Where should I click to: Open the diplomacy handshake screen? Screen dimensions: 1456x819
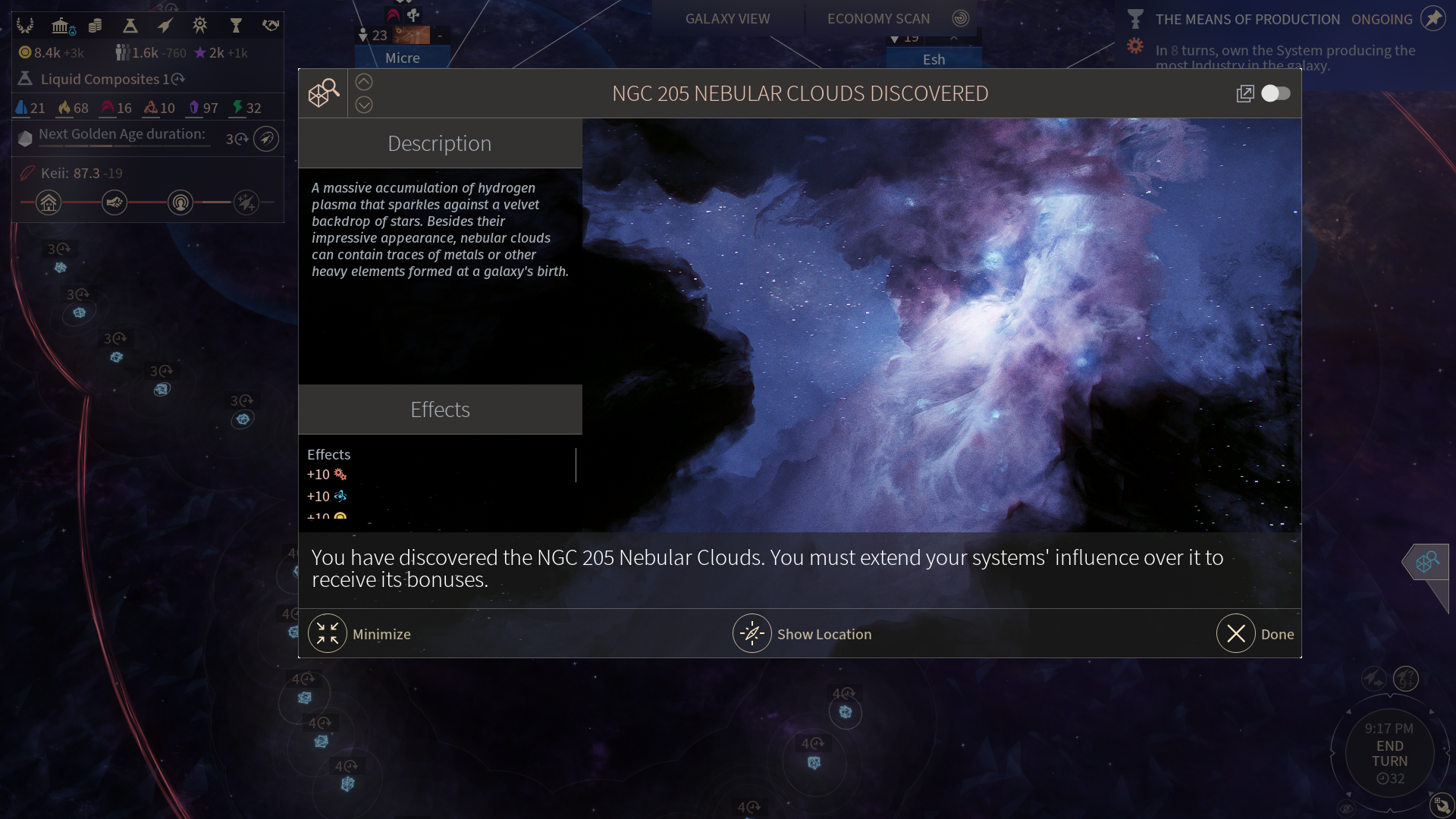tap(271, 27)
